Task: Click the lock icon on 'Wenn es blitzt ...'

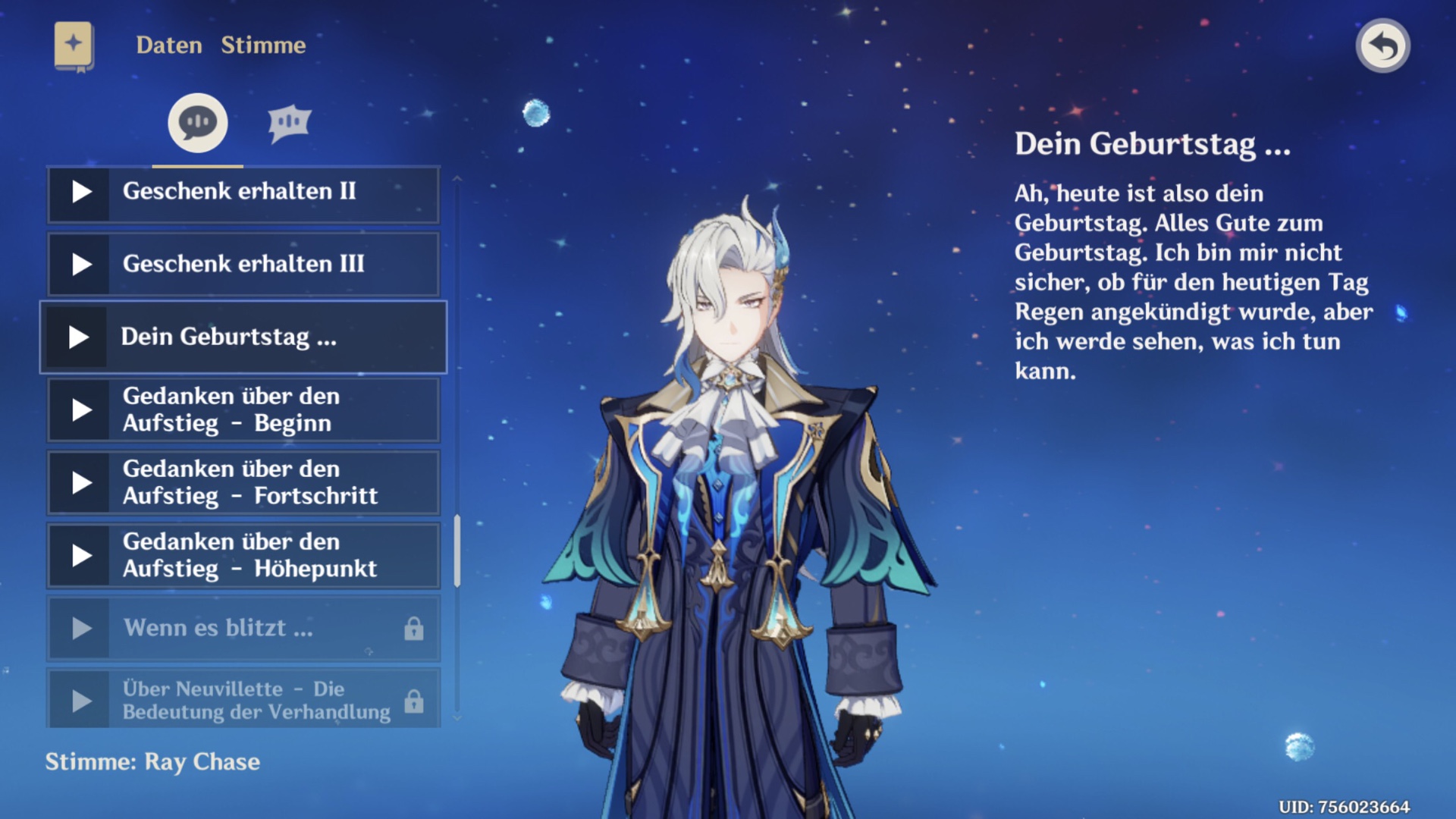Action: 413,629
